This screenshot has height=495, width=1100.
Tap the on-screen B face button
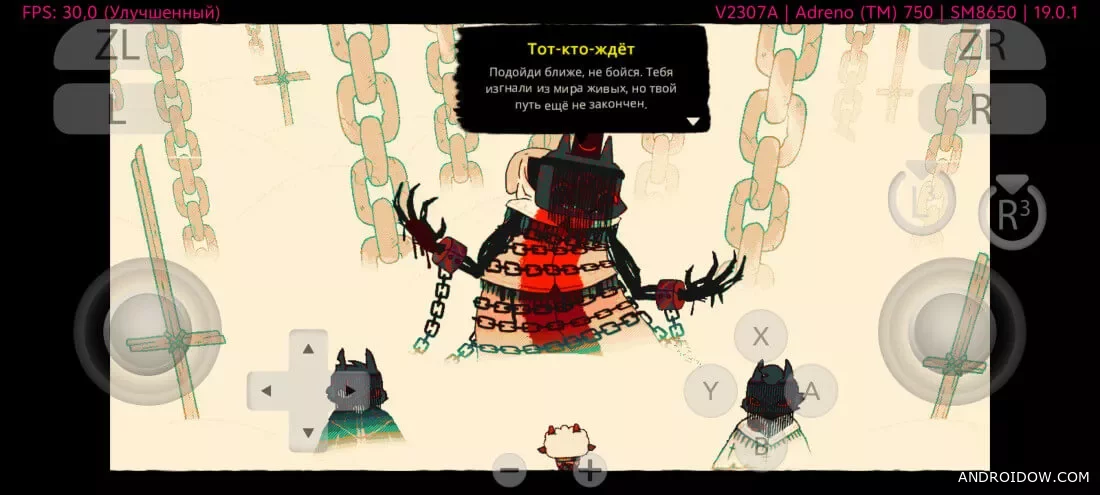[761, 446]
